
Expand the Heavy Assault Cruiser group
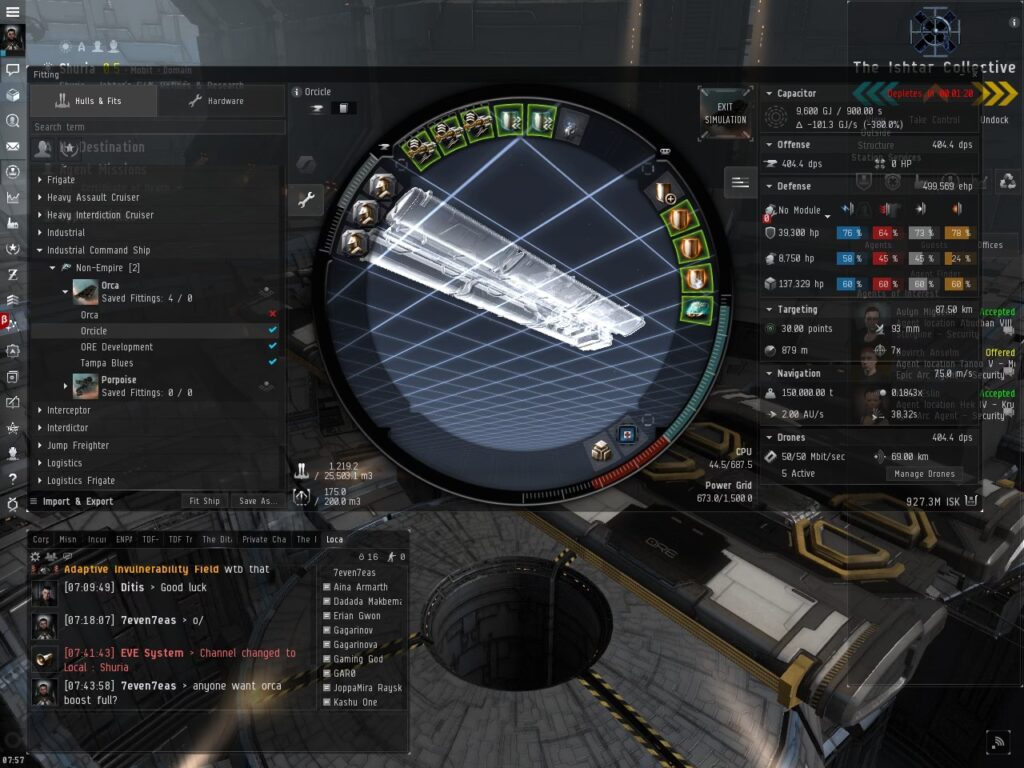(x=93, y=198)
